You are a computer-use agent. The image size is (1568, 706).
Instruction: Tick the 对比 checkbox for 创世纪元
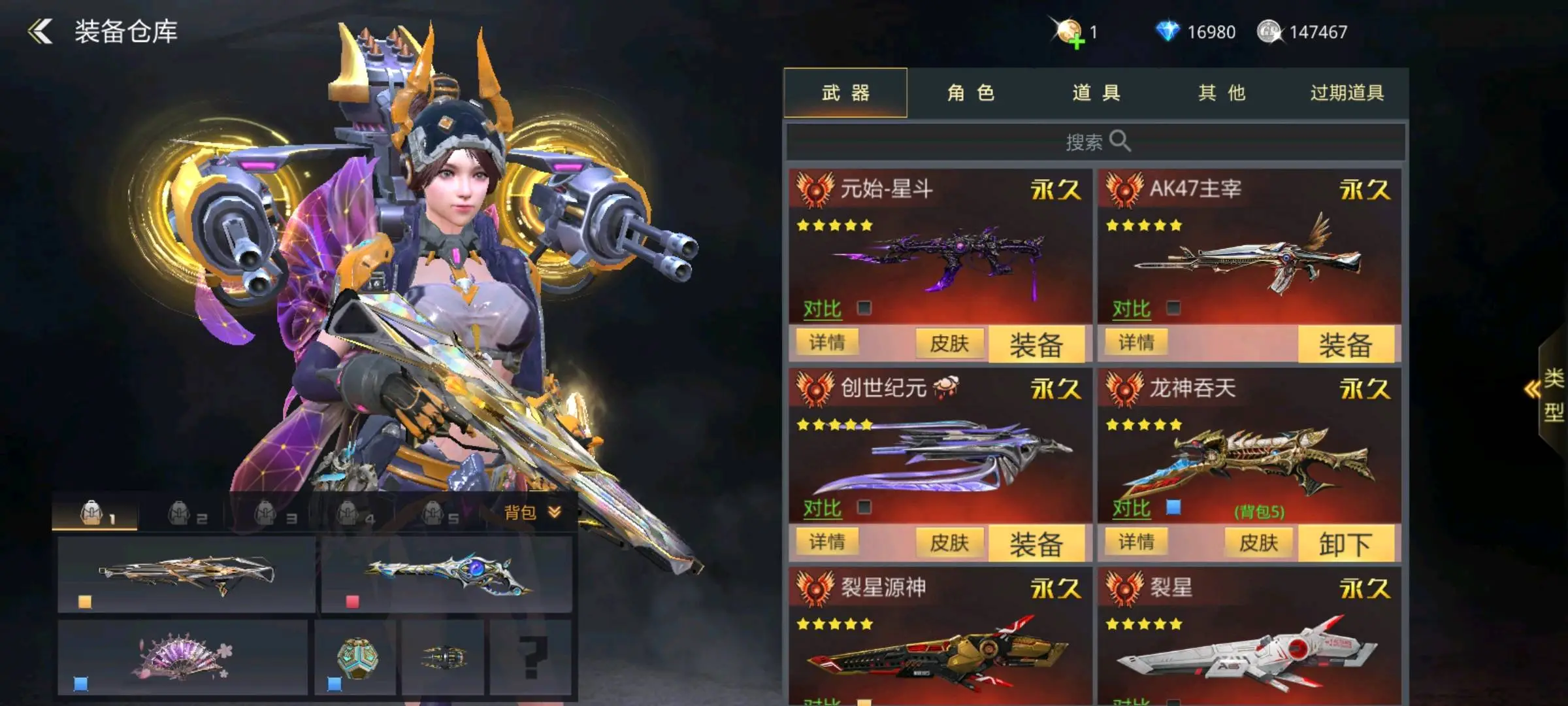tap(864, 507)
